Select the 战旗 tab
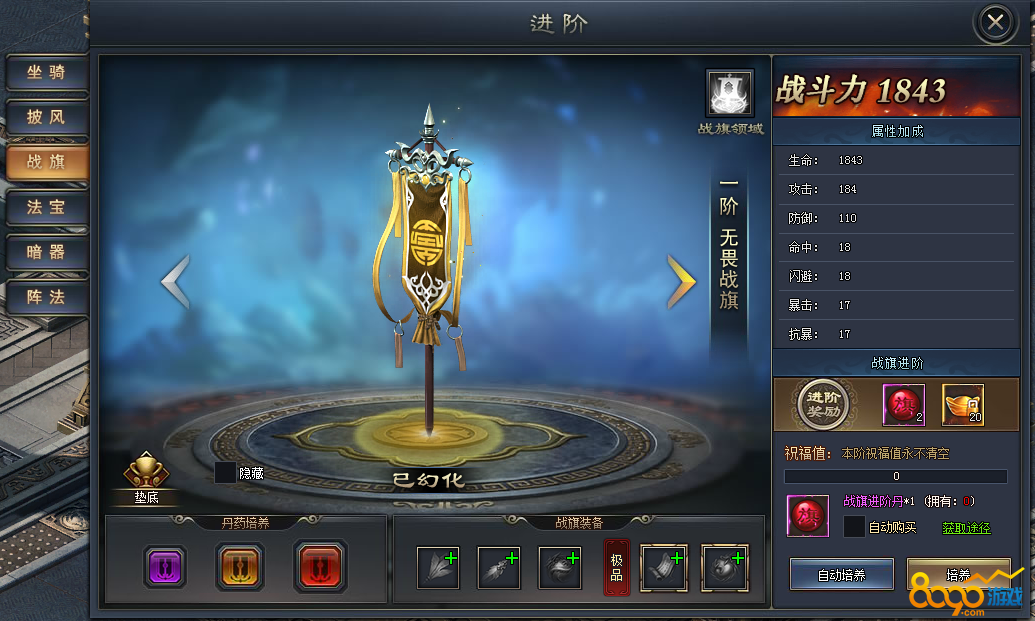The width and height of the screenshot is (1035, 621). click(46, 163)
